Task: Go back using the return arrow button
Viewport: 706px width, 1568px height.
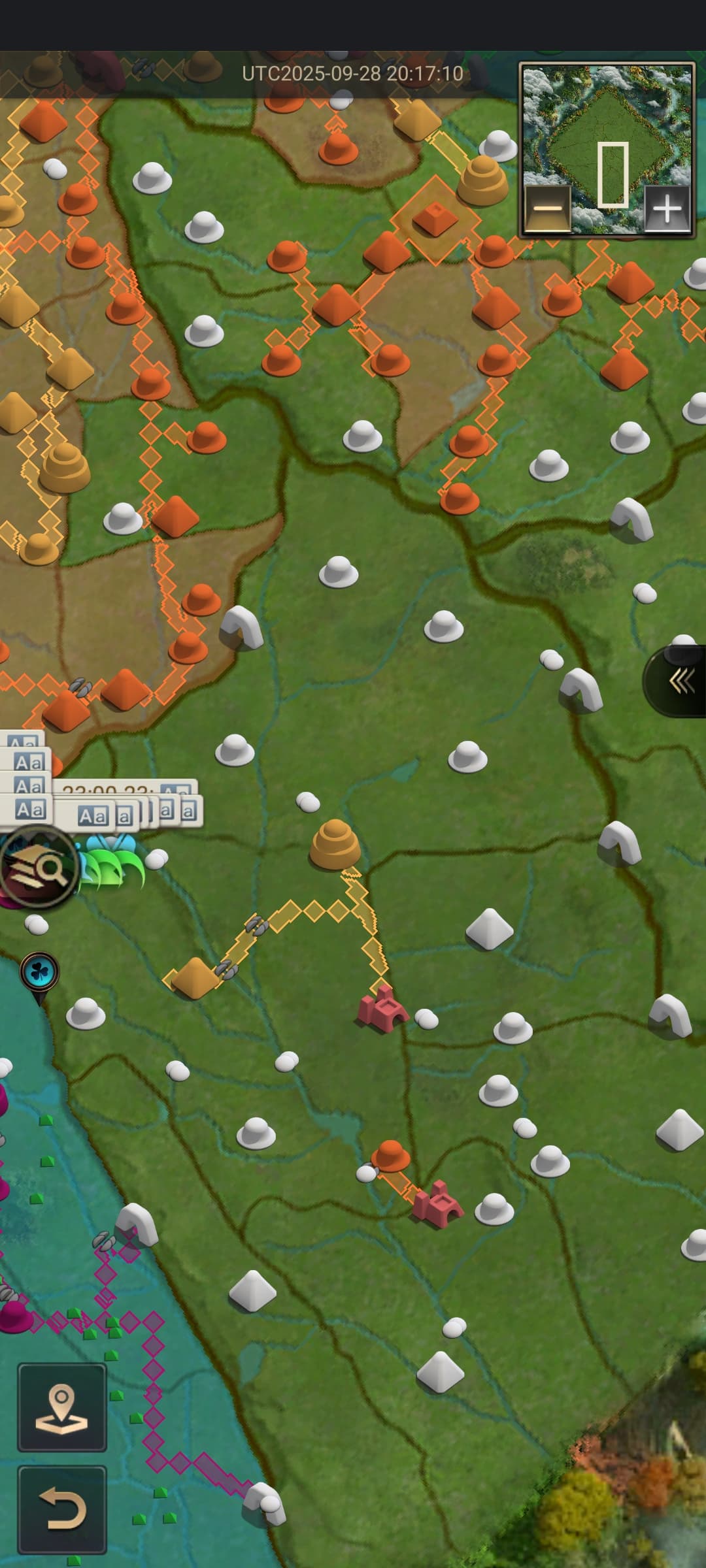Action: [x=62, y=1509]
